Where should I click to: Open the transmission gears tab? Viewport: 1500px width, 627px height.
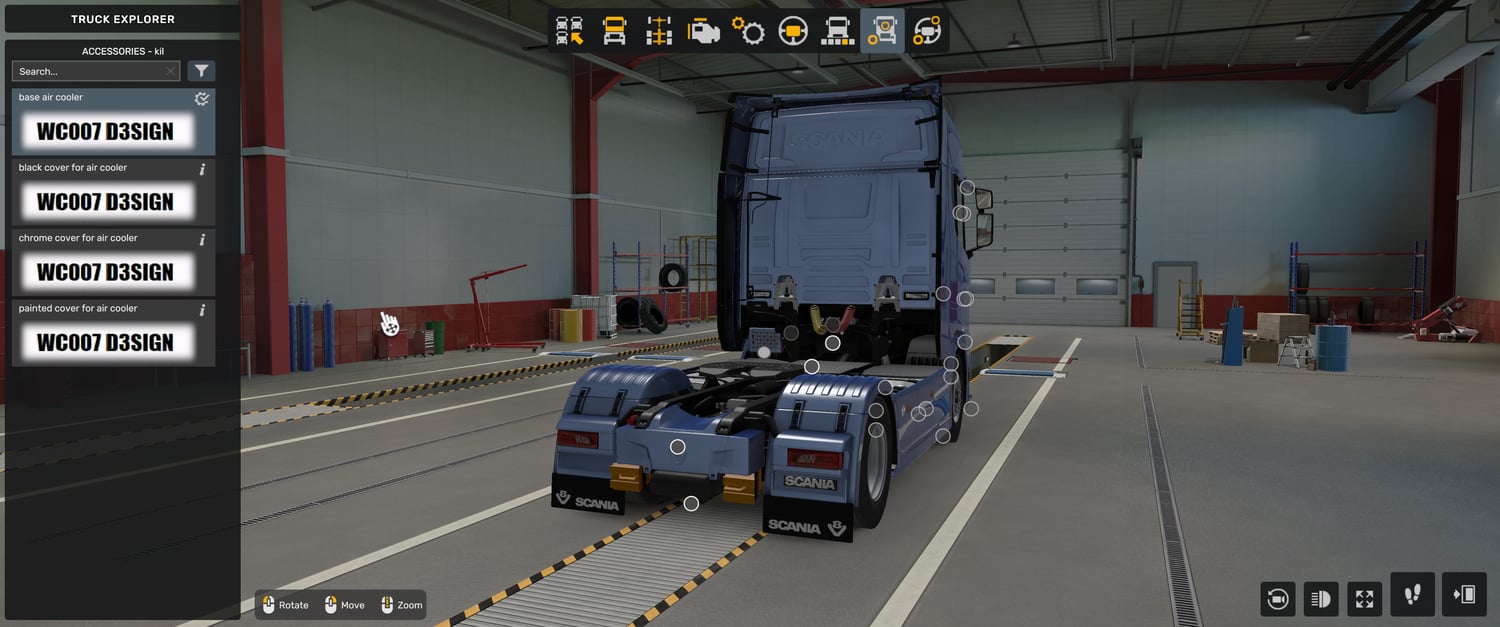click(x=748, y=31)
